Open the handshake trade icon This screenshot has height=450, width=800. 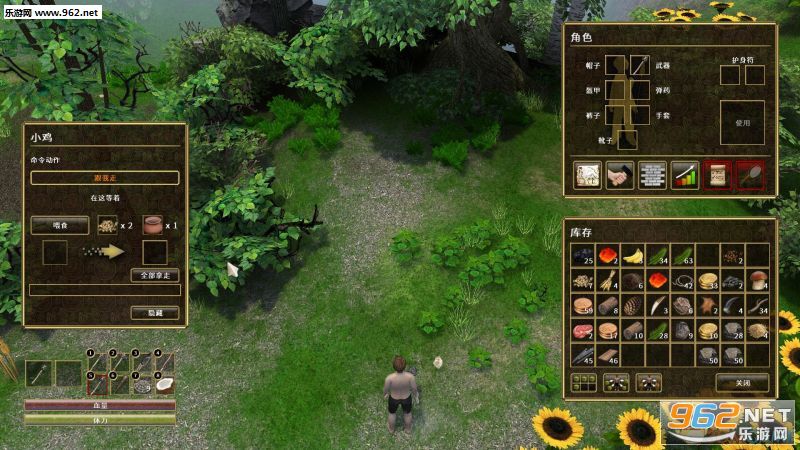(620, 174)
